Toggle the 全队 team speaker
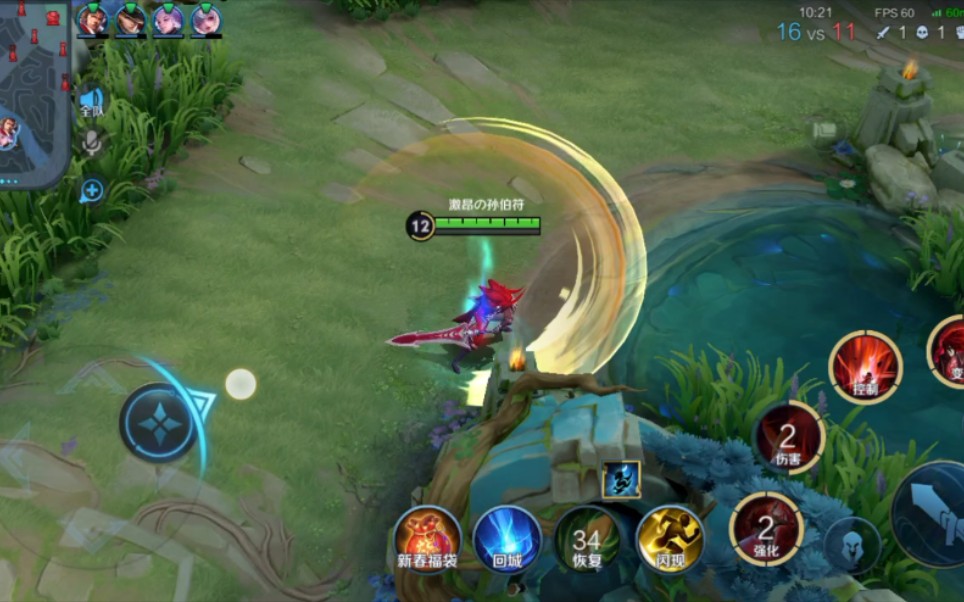The image size is (964, 602). pyautogui.click(x=92, y=101)
